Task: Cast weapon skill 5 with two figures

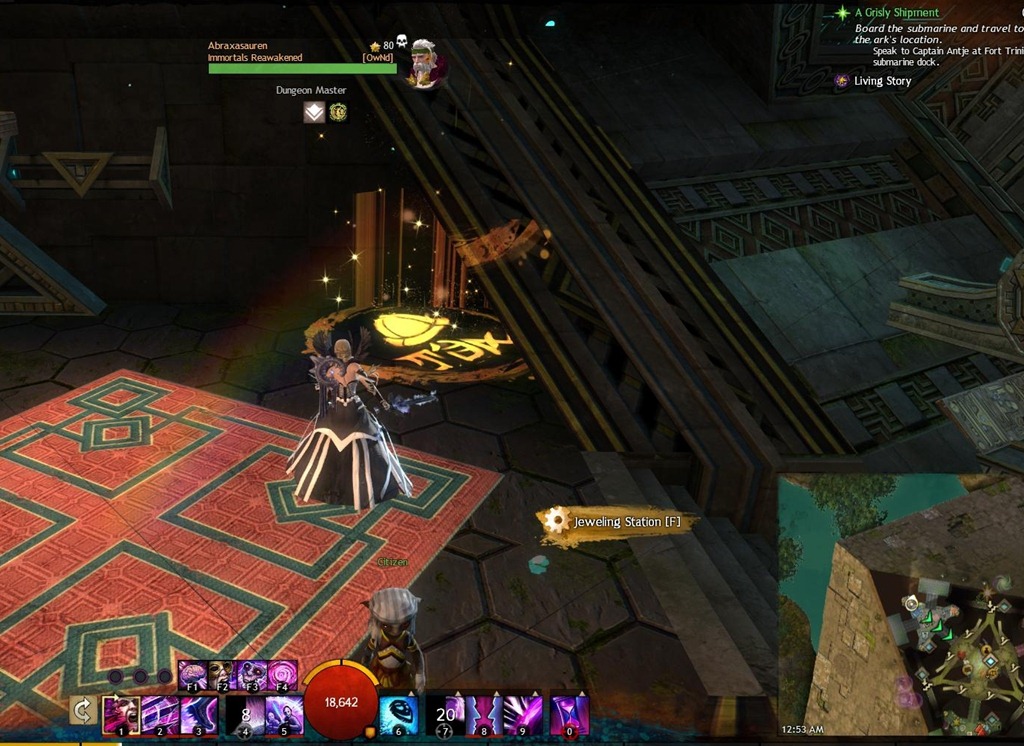Action: coord(284,716)
